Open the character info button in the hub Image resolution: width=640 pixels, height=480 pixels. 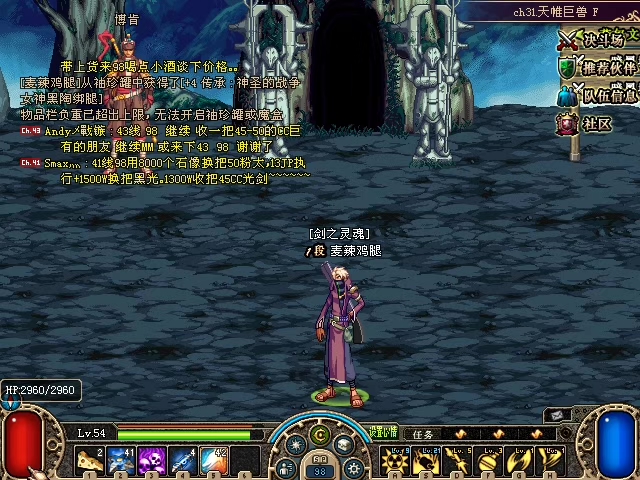pyautogui.click(x=285, y=468)
